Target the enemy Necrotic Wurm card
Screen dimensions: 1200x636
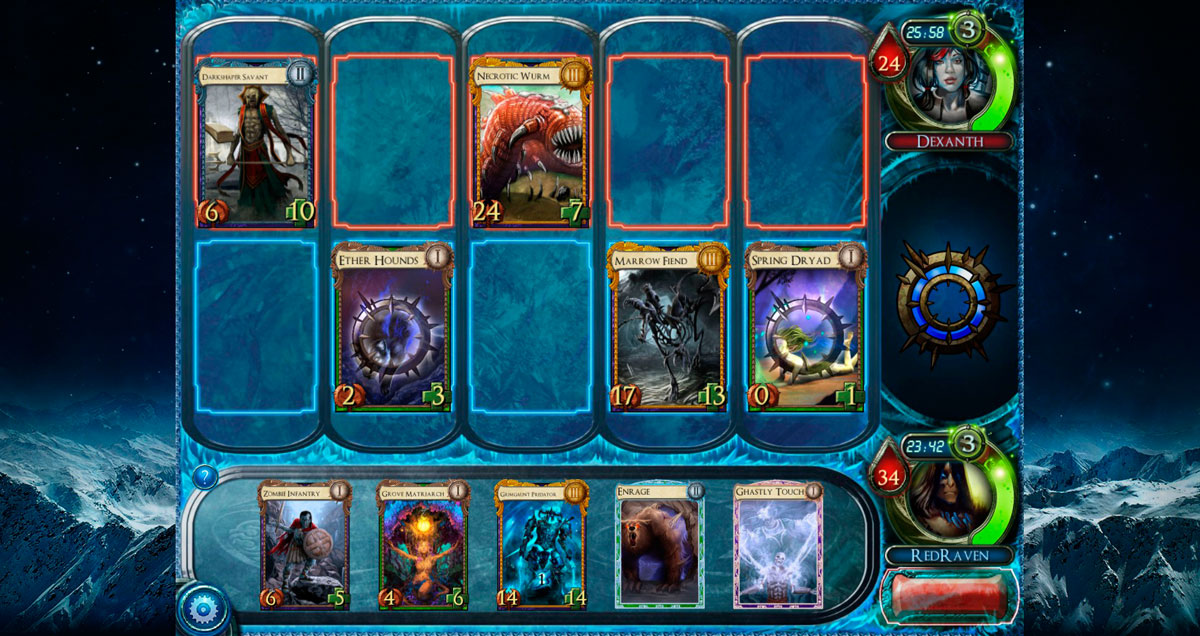(531, 141)
